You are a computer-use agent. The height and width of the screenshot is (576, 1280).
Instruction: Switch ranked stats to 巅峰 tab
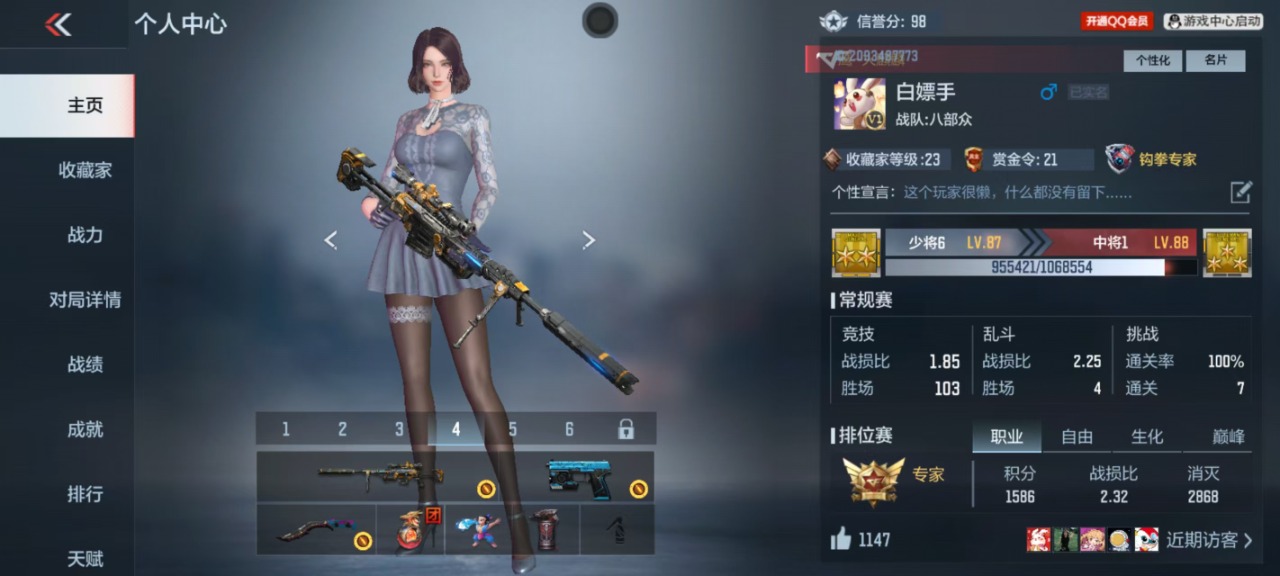(x=1228, y=437)
